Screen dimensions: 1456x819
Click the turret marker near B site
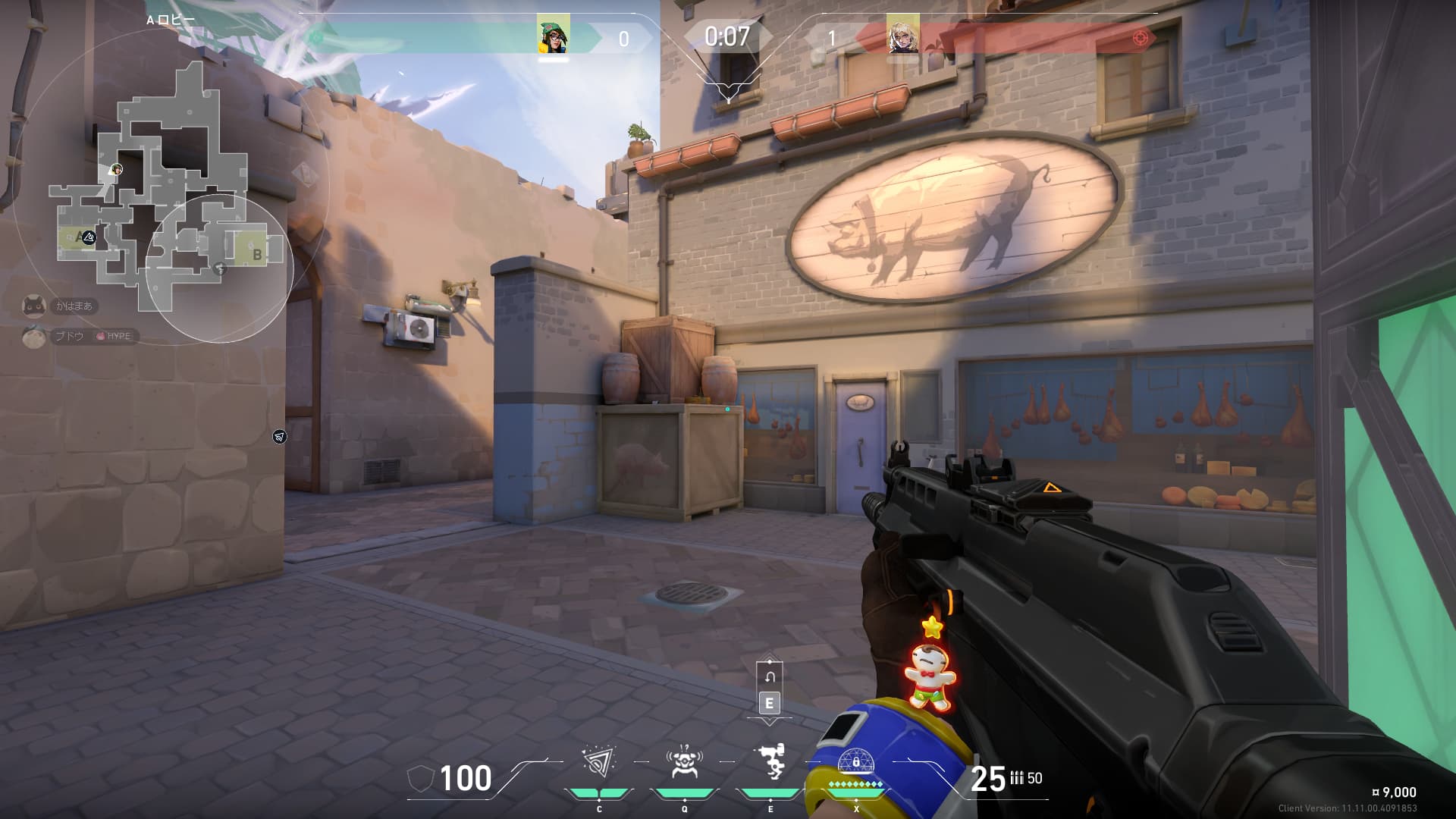click(x=220, y=268)
